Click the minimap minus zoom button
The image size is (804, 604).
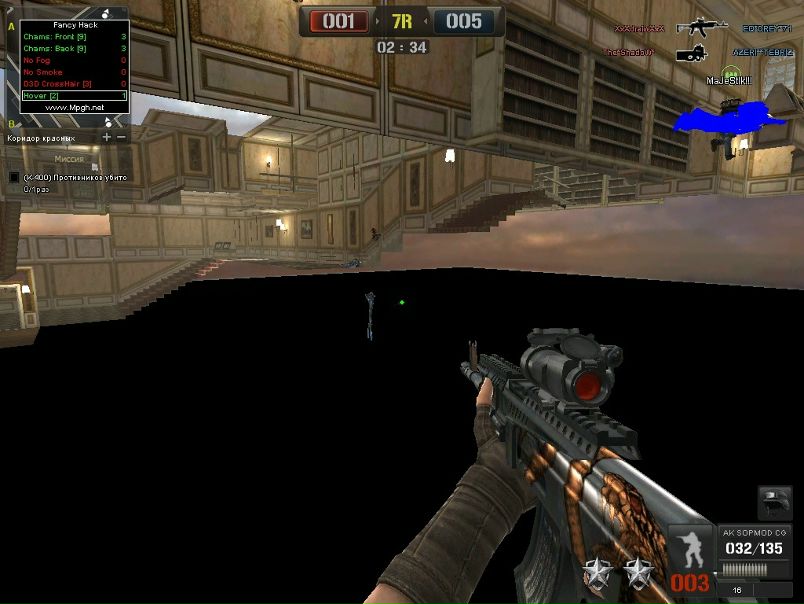(121, 136)
